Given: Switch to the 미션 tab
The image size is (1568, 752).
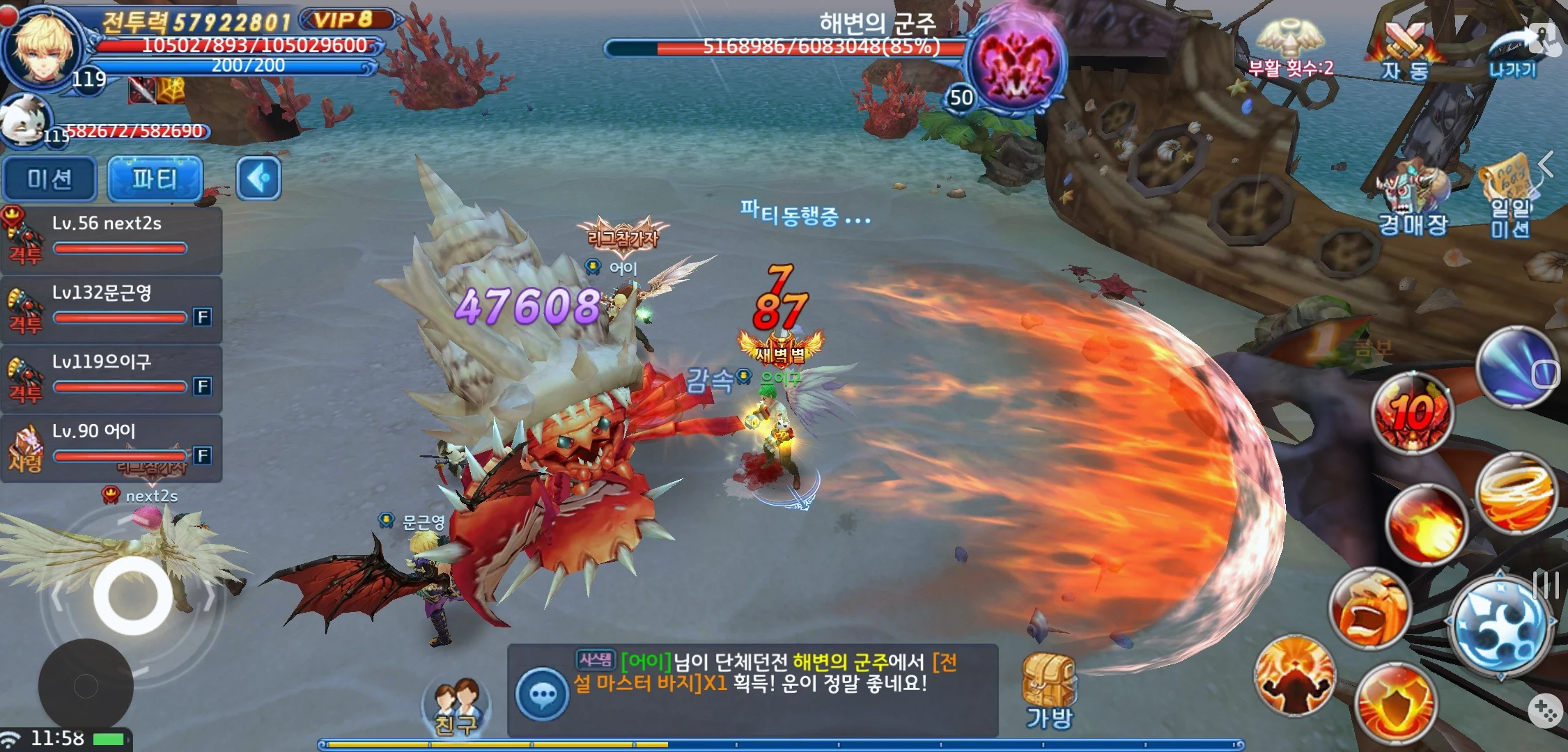Looking at the screenshot, I should (x=49, y=179).
